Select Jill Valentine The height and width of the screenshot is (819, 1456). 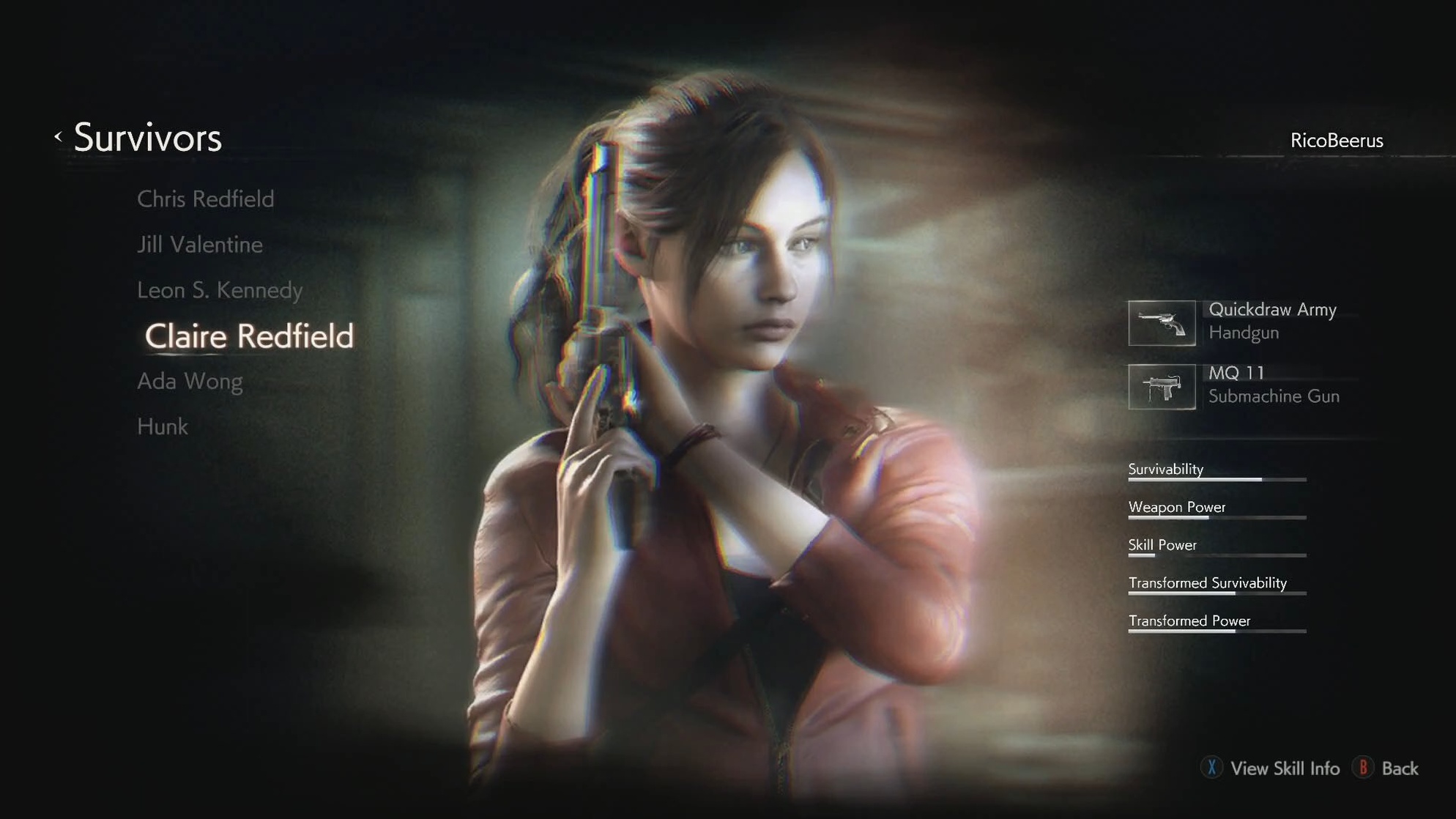[200, 245]
